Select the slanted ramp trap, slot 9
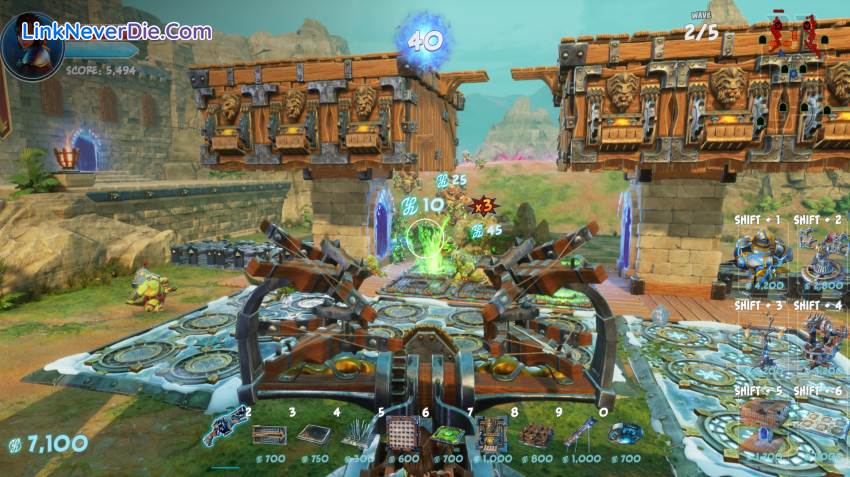Image resolution: width=850 pixels, height=477 pixels. click(580, 434)
